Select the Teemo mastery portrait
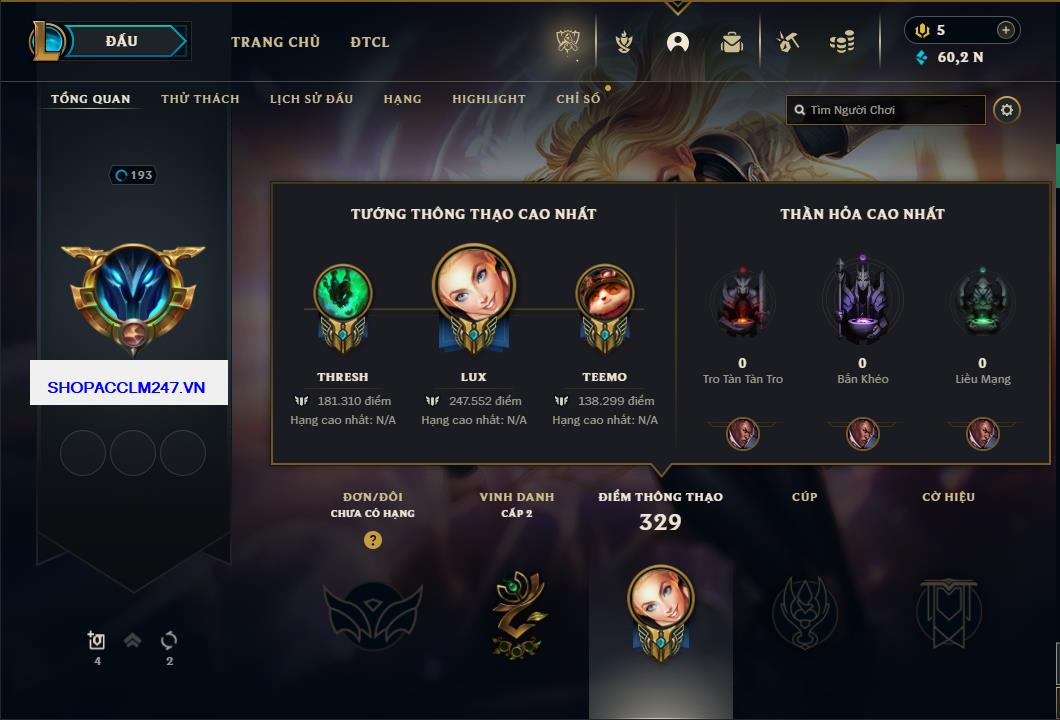This screenshot has height=720, width=1060. click(604, 294)
